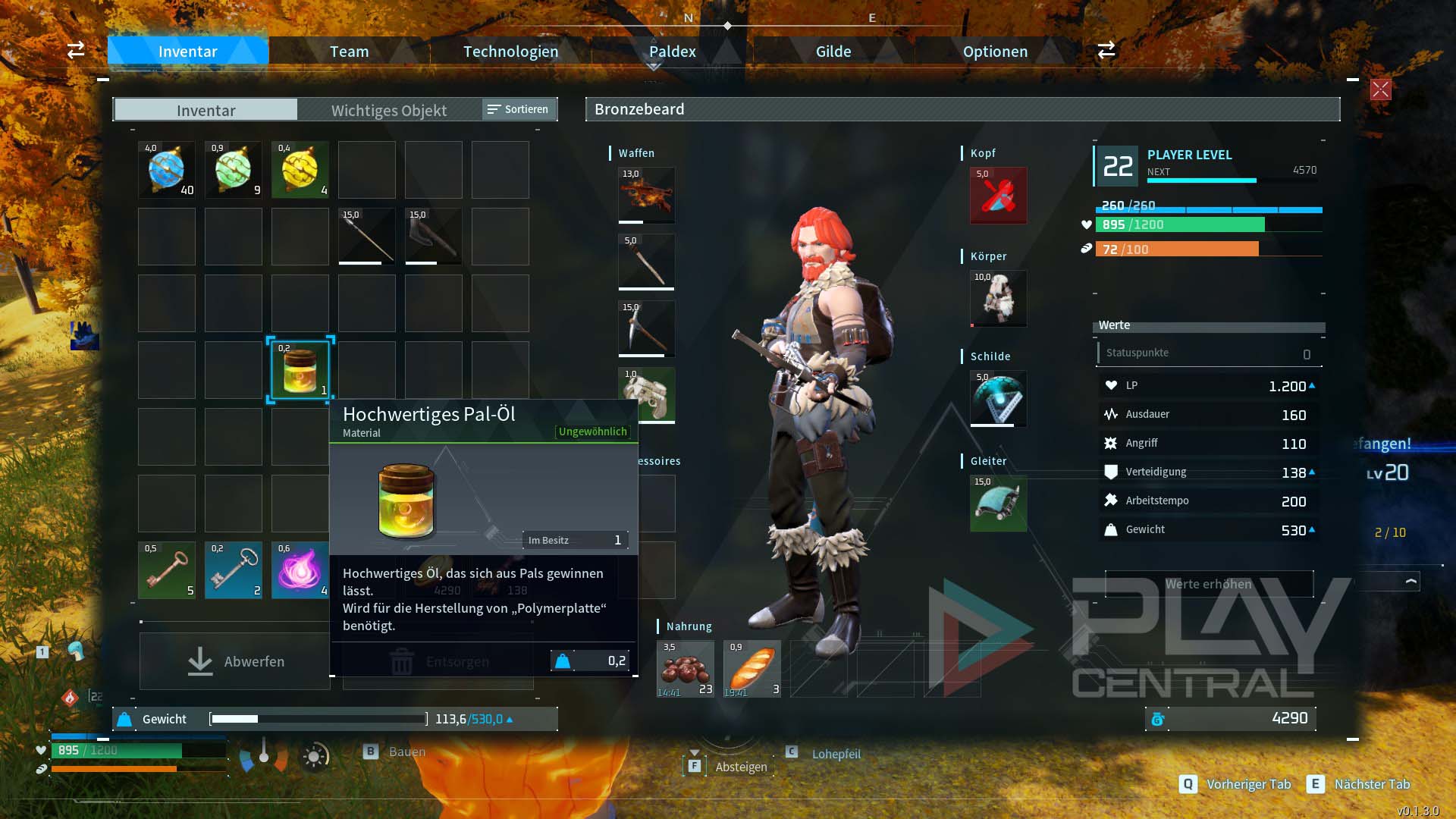1456x819 pixels.
Task: Select the green Pal sphere stack of 9
Action: 234,170
